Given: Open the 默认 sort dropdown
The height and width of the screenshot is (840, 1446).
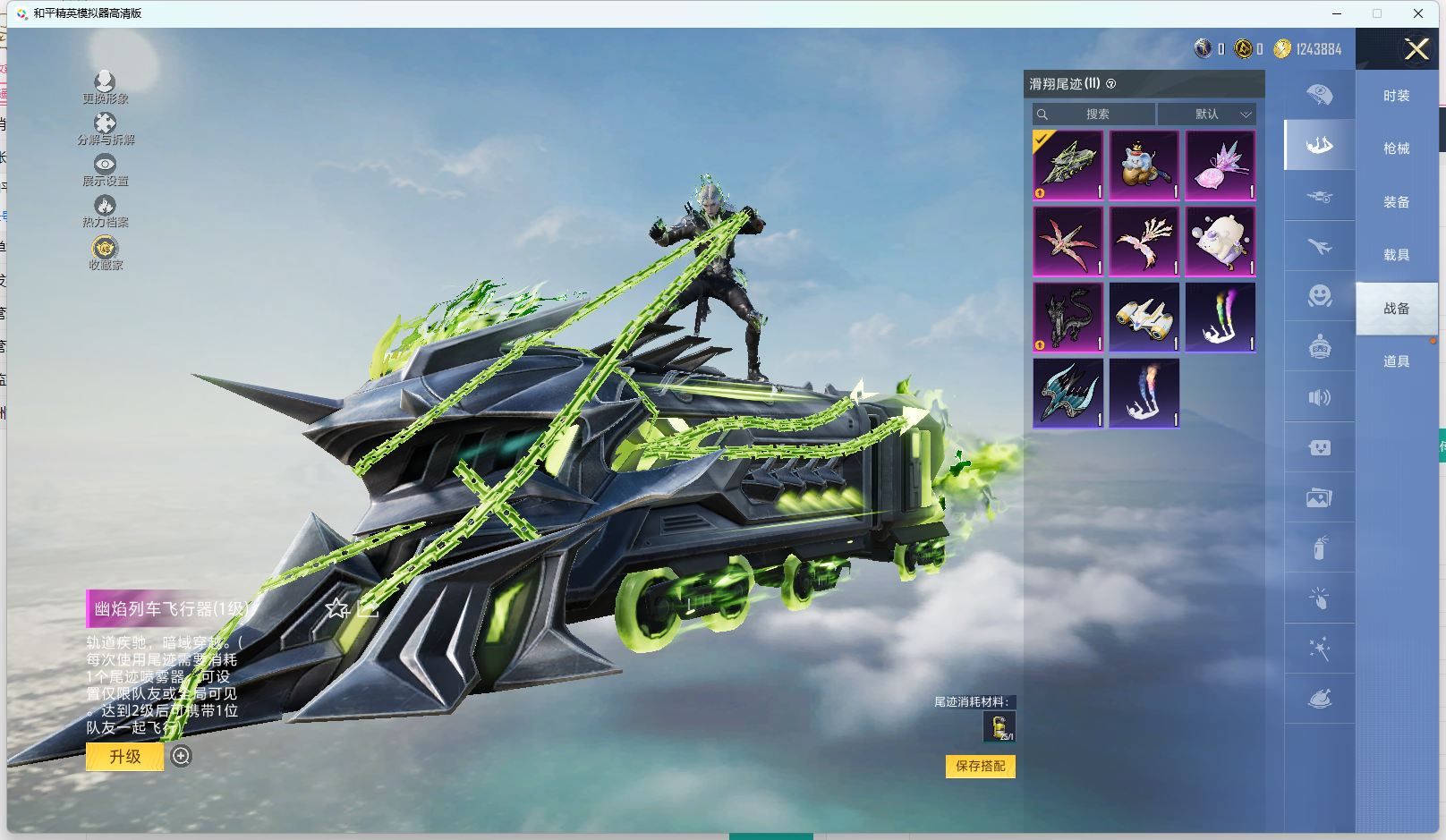Looking at the screenshot, I should (1207, 115).
